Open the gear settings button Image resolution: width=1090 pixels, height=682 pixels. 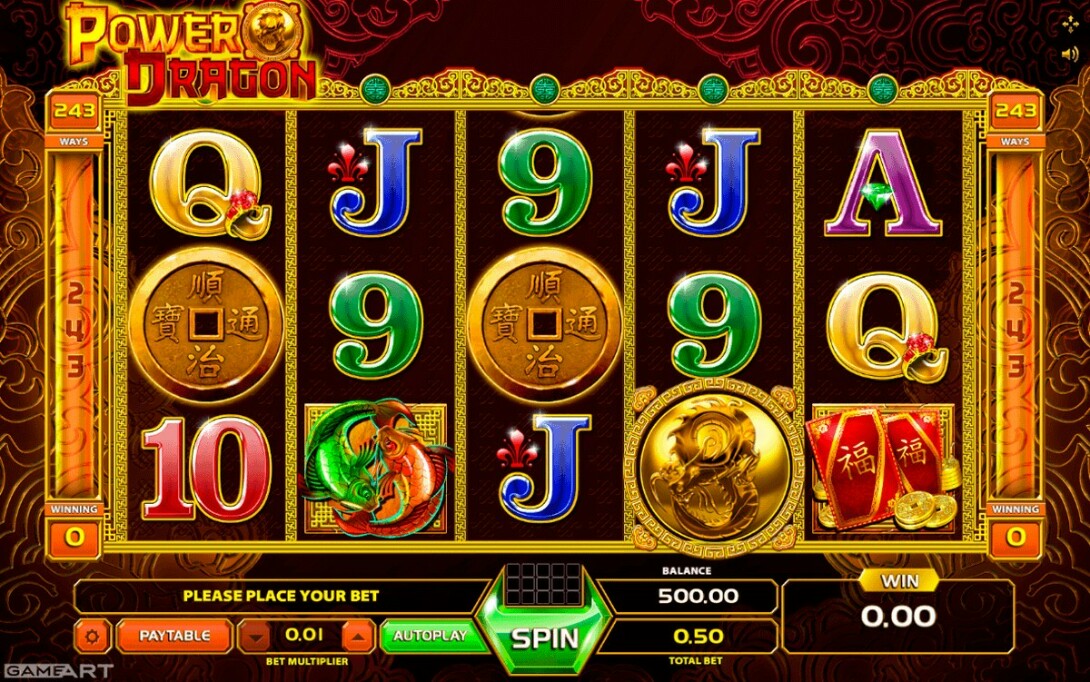click(94, 635)
